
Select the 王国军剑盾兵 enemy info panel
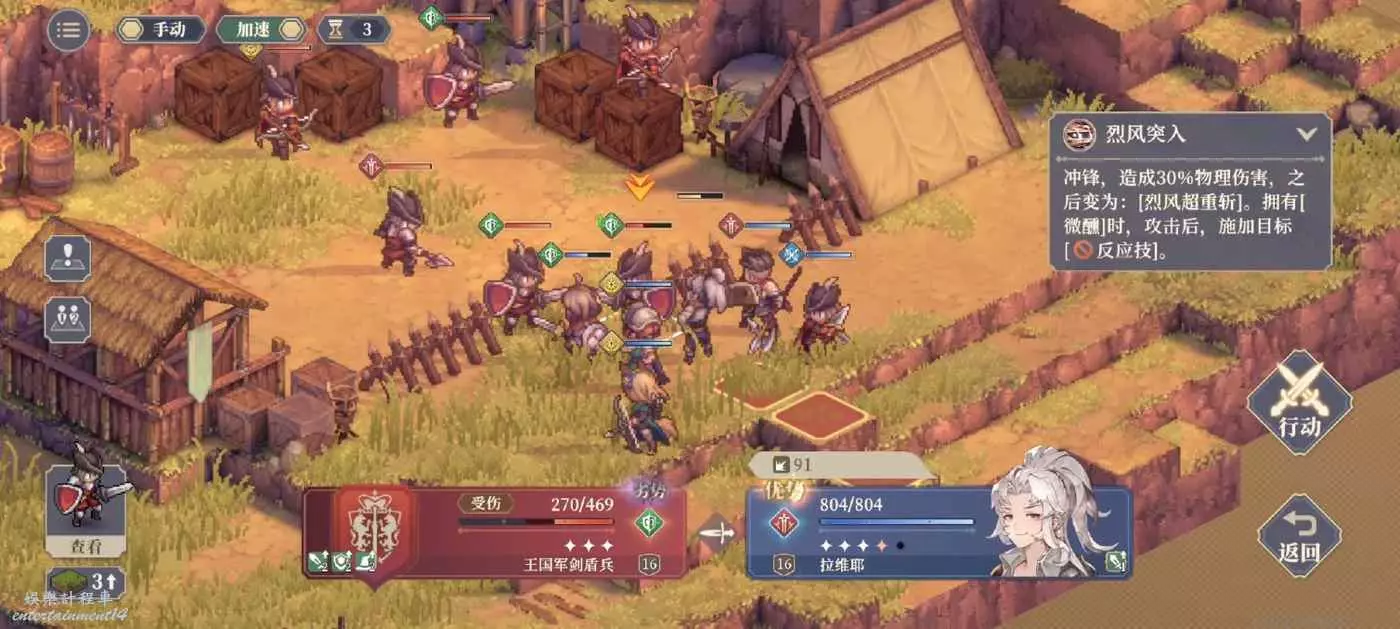pyautogui.click(x=495, y=532)
